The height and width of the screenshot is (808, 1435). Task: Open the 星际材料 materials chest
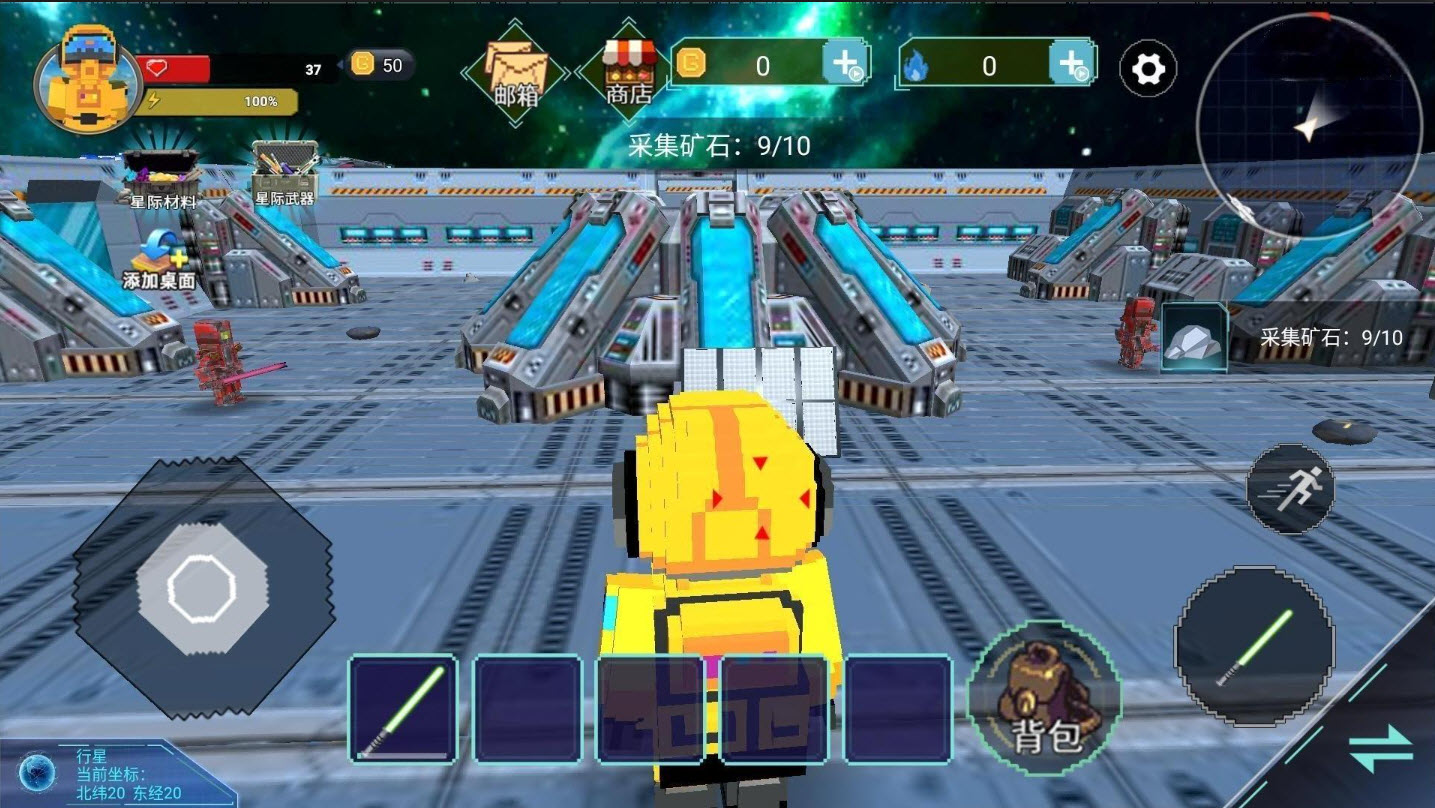click(x=162, y=177)
